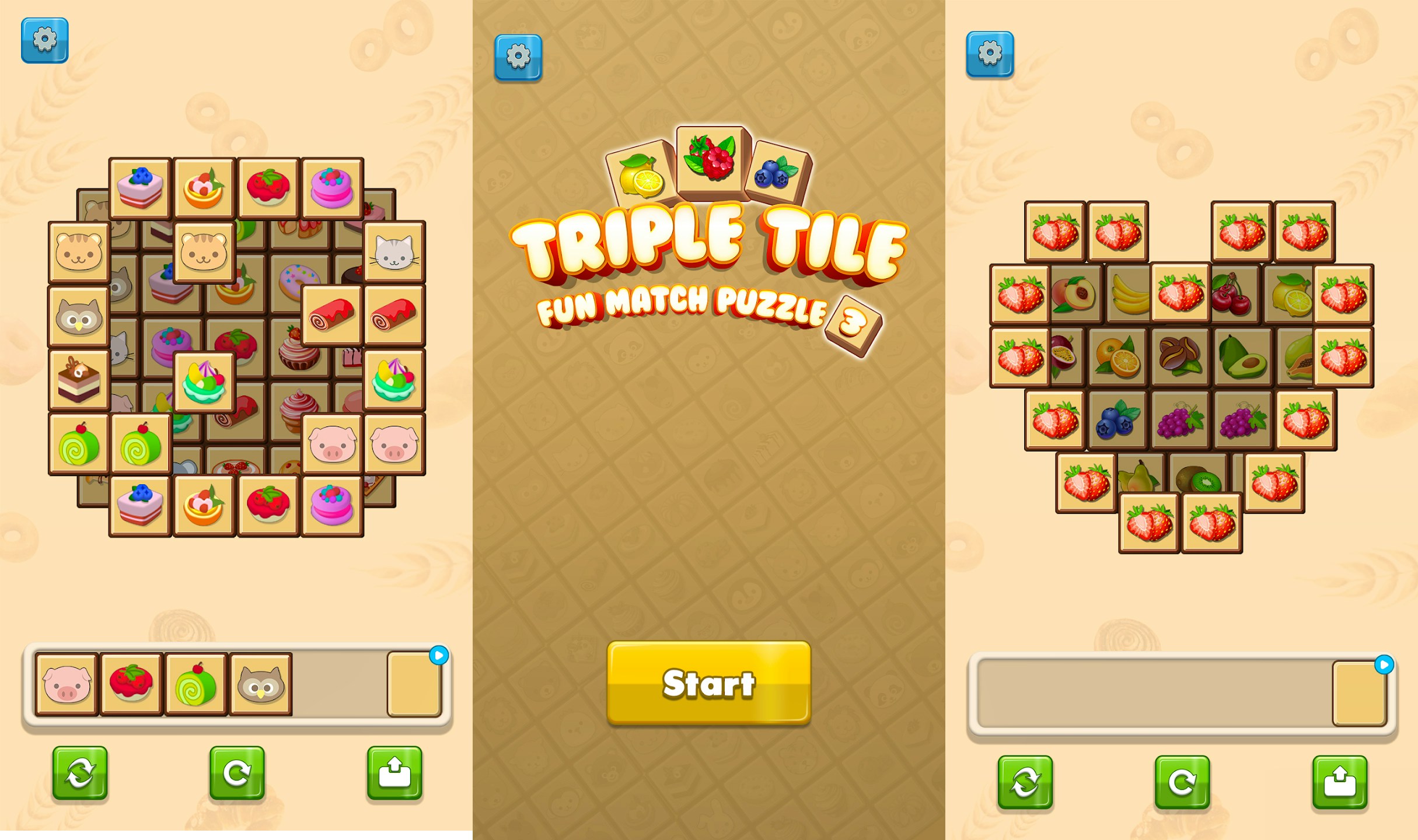Pick a blueberry tile in the heart puzzle

coord(1117,421)
